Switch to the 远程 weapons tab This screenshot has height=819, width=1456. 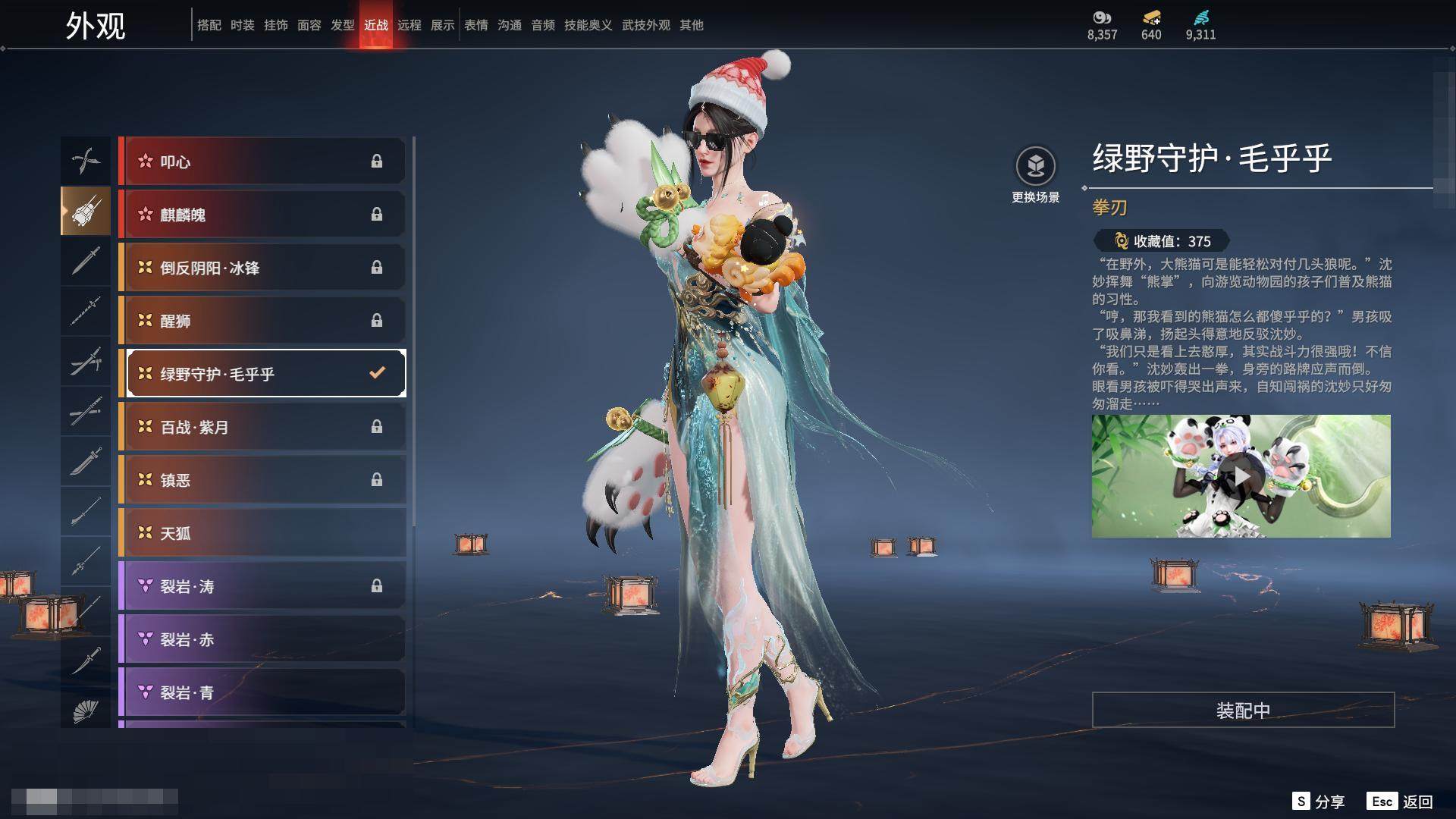point(409,25)
